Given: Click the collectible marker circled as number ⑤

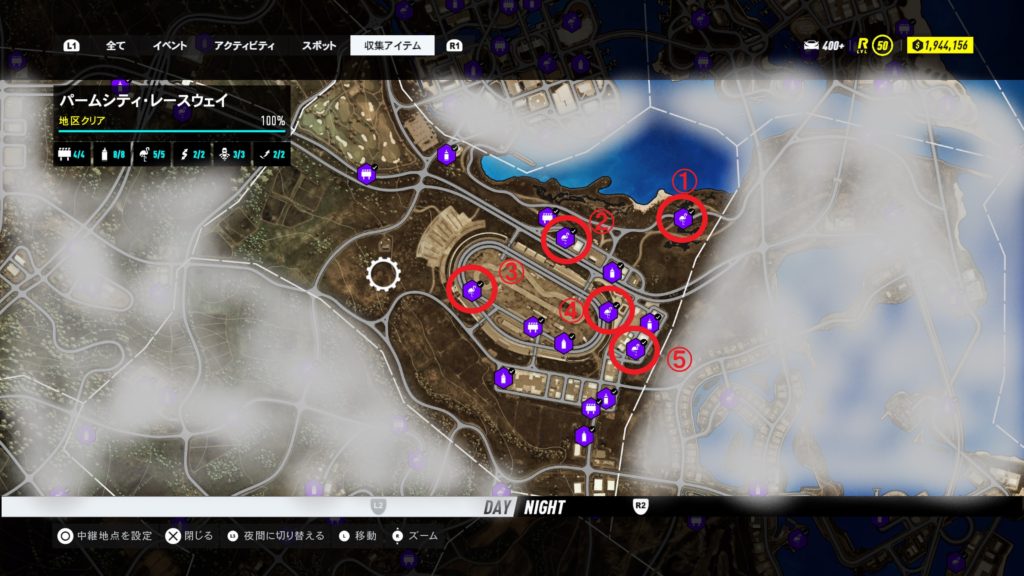Looking at the screenshot, I should pos(637,349).
